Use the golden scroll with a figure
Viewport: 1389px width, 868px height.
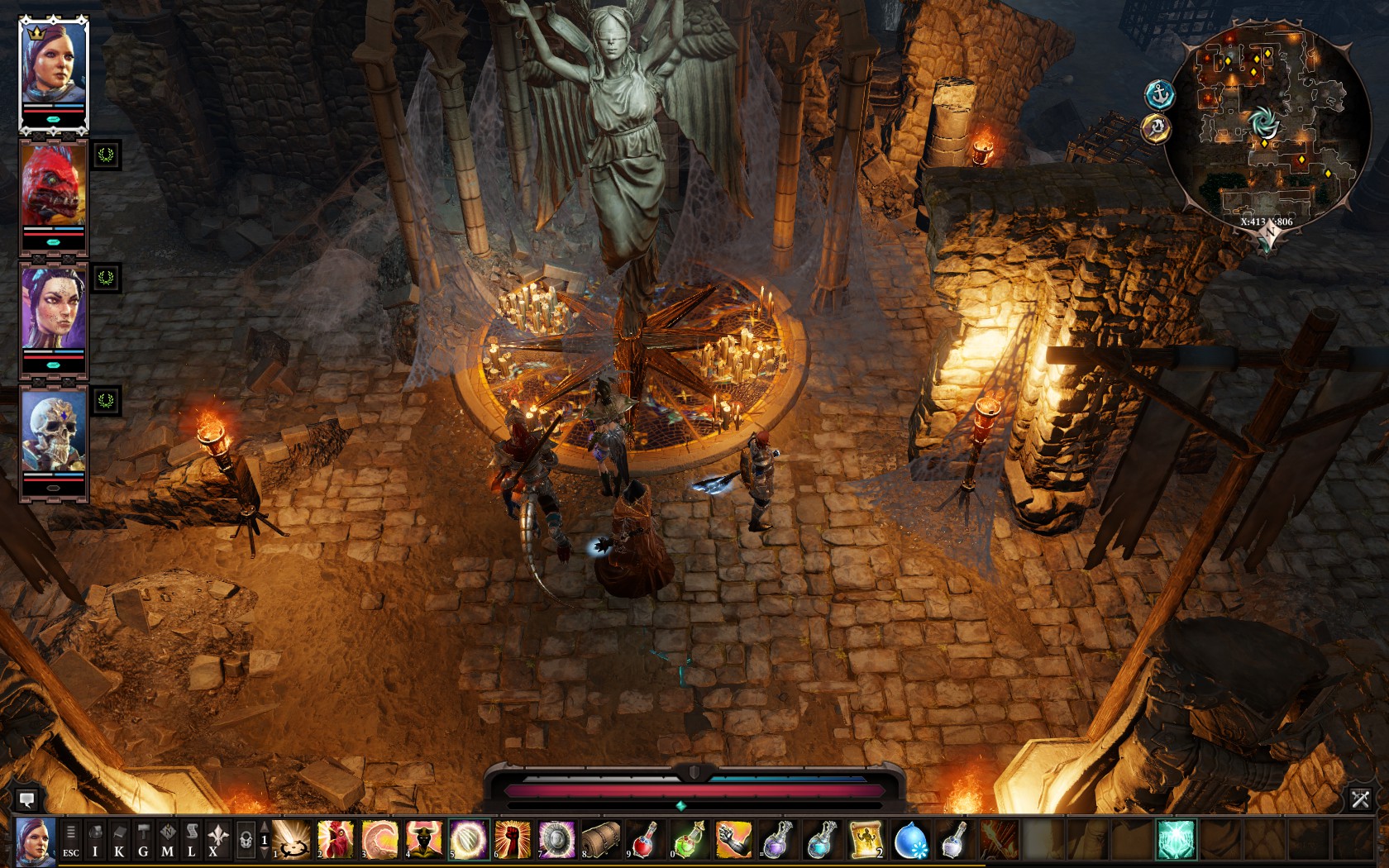point(866,840)
